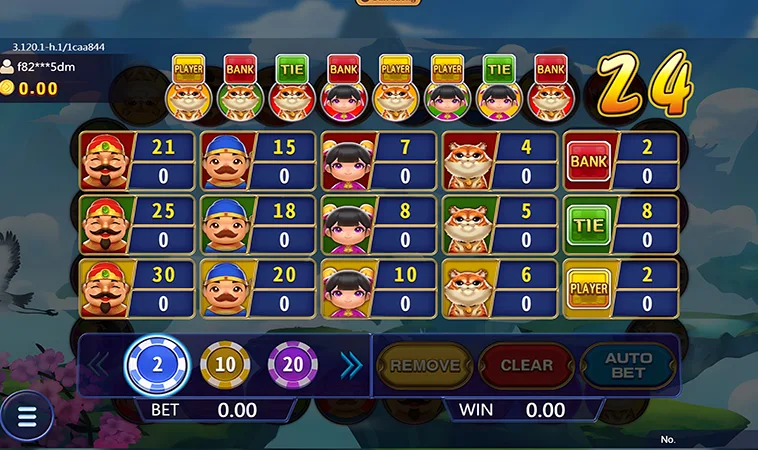This screenshot has width=758, height=450.
Task: Bet on red-hat man paying 21
Action: 137,160
